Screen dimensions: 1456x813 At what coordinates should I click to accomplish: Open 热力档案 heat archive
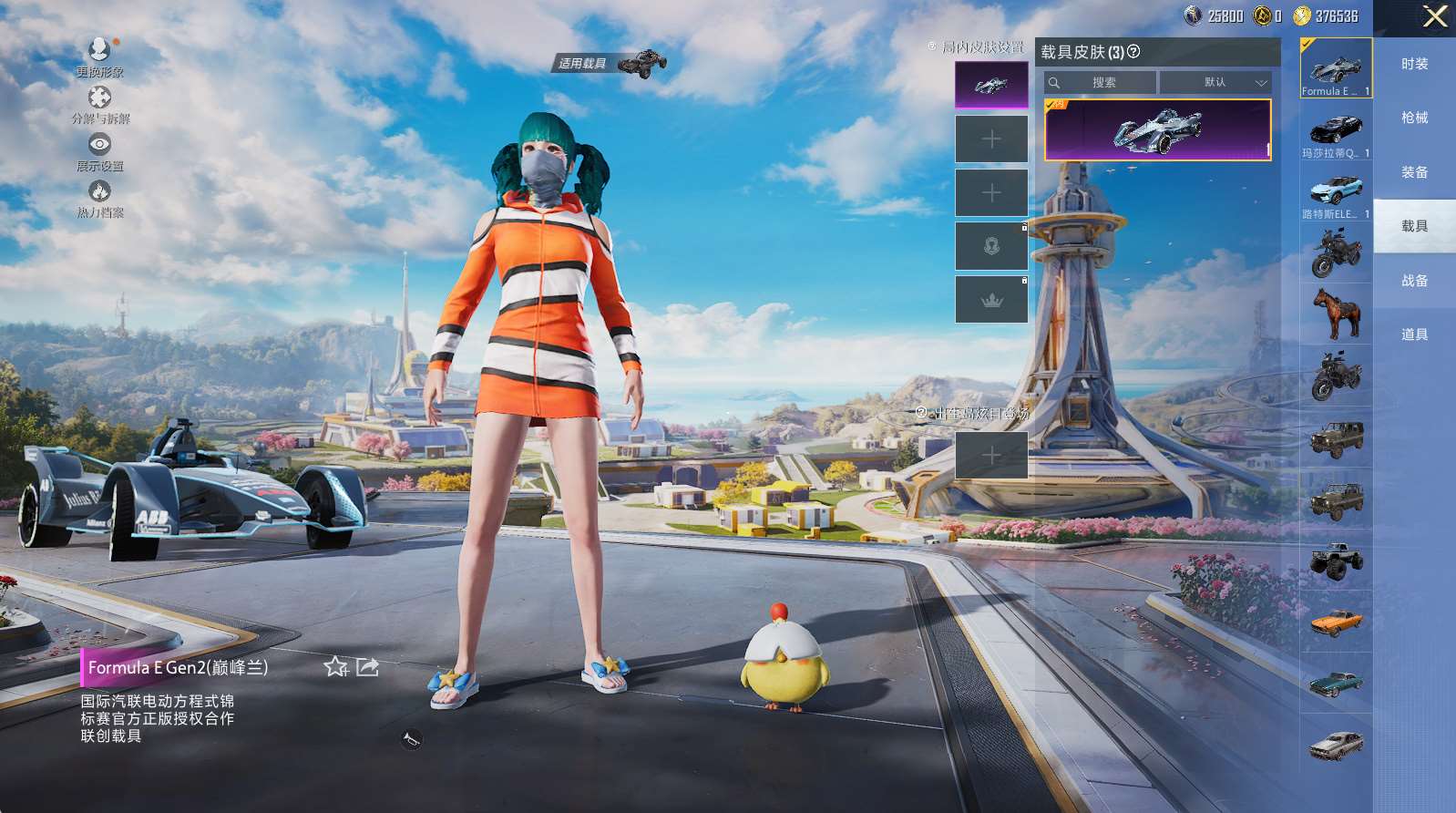(x=99, y=198)
